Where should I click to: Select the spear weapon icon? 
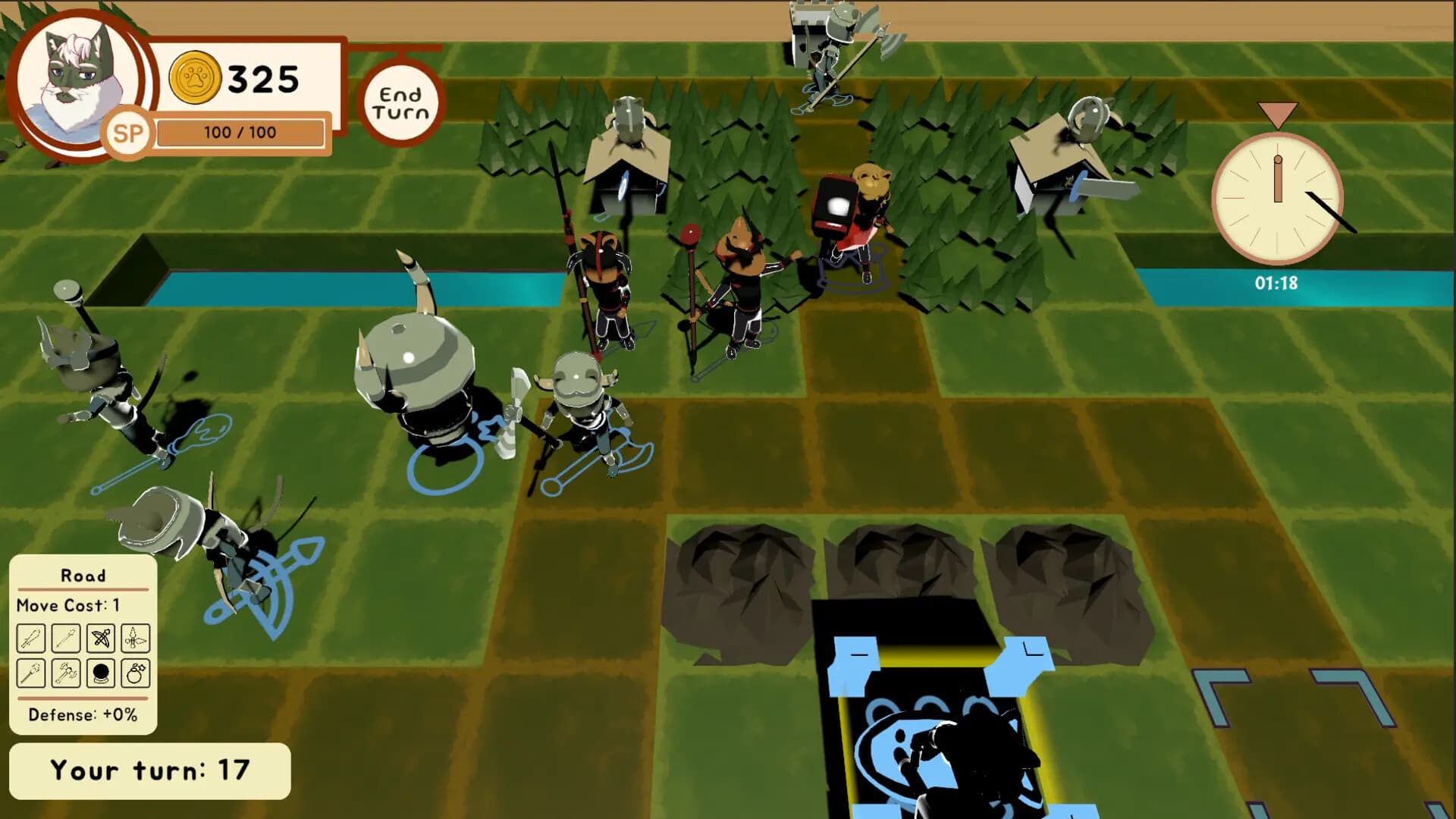pos(65,637)
